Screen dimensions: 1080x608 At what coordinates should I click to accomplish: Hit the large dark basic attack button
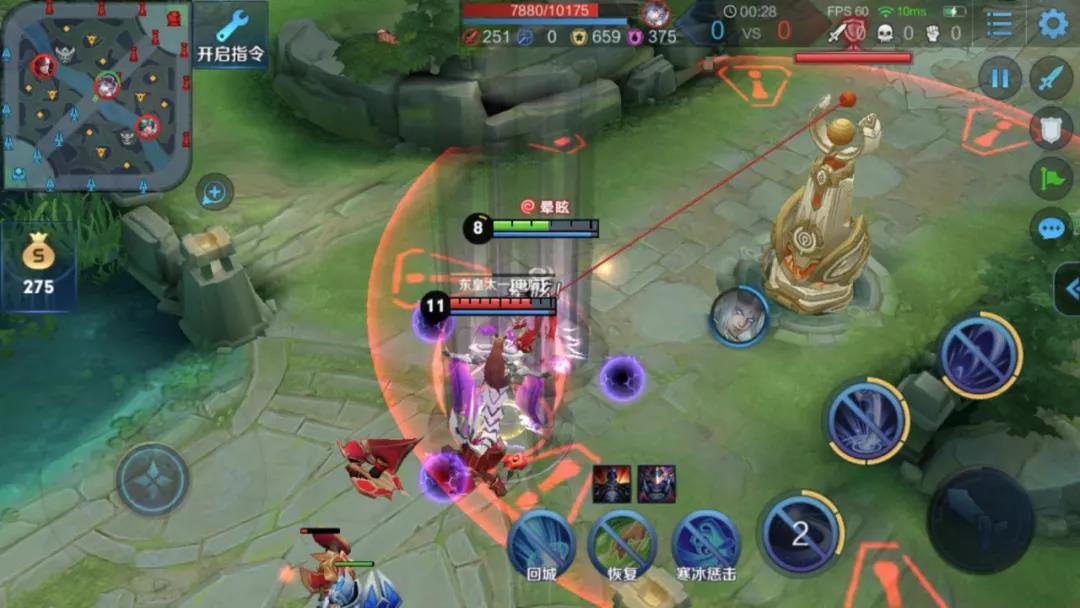980,520
